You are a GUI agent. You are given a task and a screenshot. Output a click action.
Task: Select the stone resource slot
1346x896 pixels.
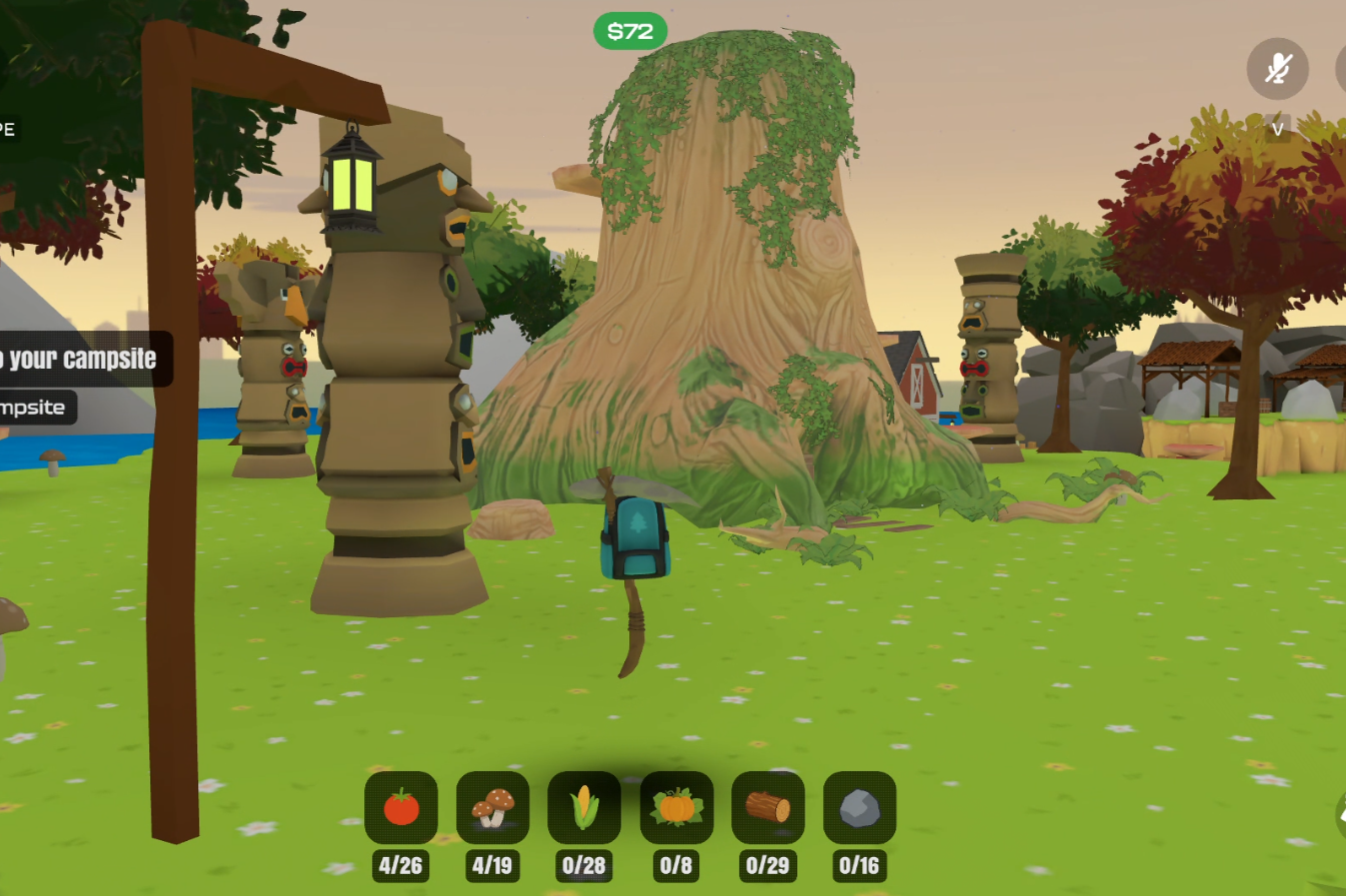pos(859,807)
